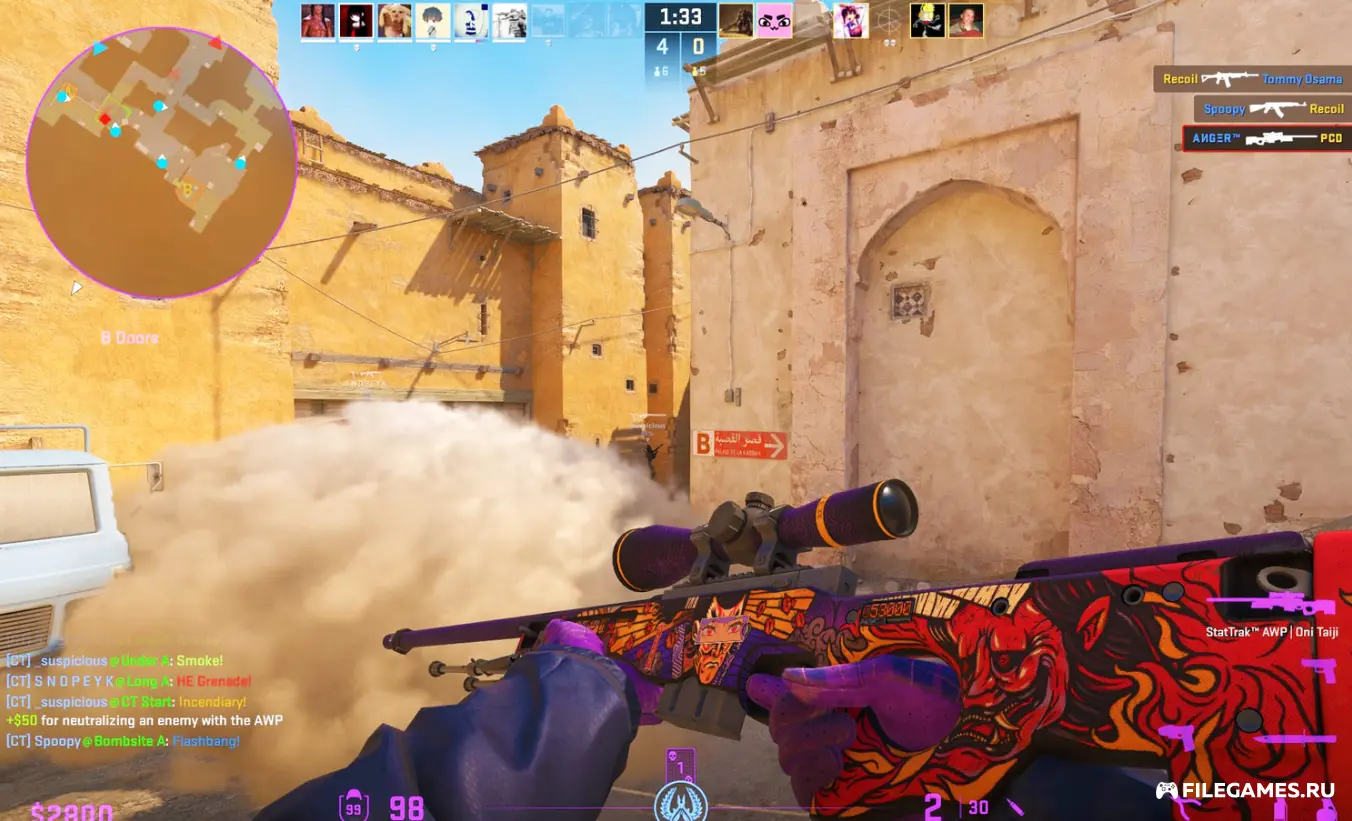
Task: Click the red and black player avatar
Action: [356, 21]
